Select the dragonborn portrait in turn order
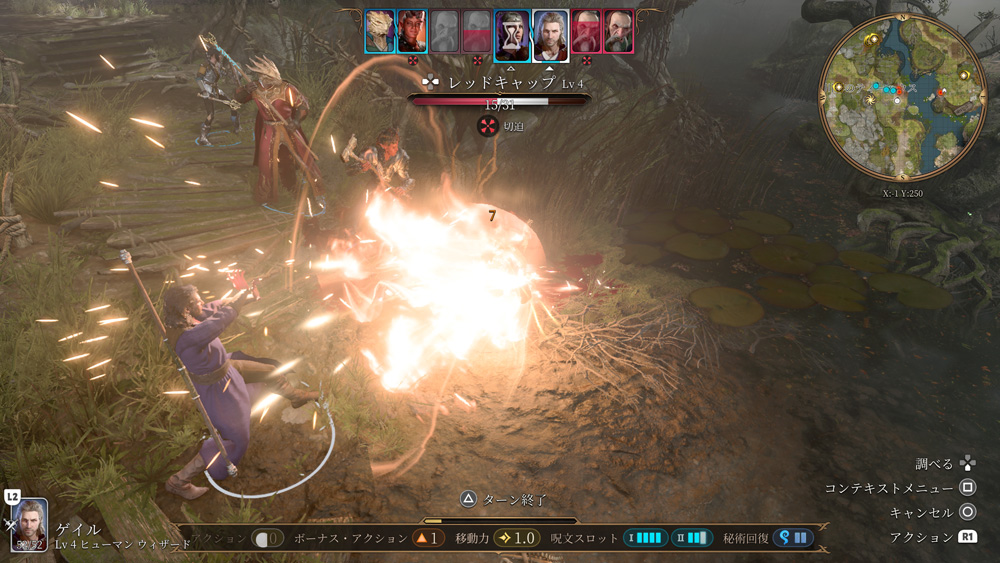The height and width of the screenshot is (563, 1000). click(x=379, y=31)
